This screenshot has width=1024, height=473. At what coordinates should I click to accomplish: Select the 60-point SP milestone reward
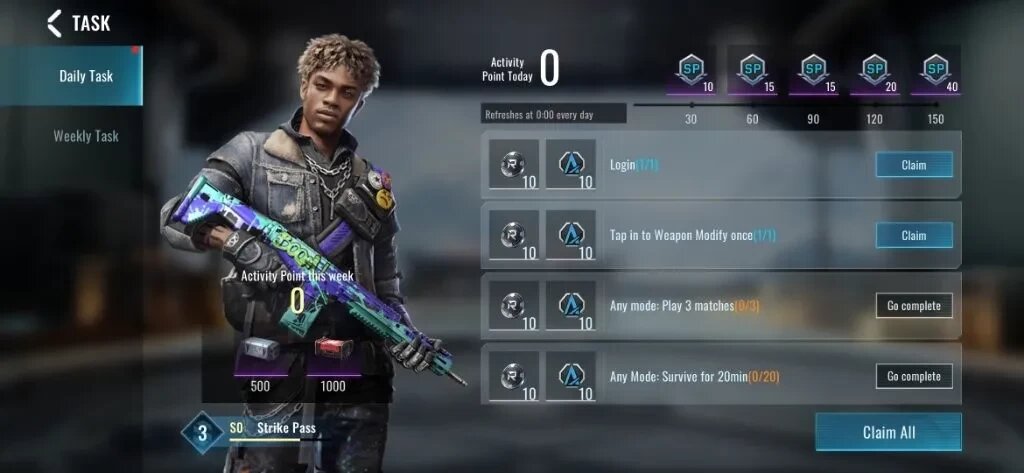(x=752, y=72)
